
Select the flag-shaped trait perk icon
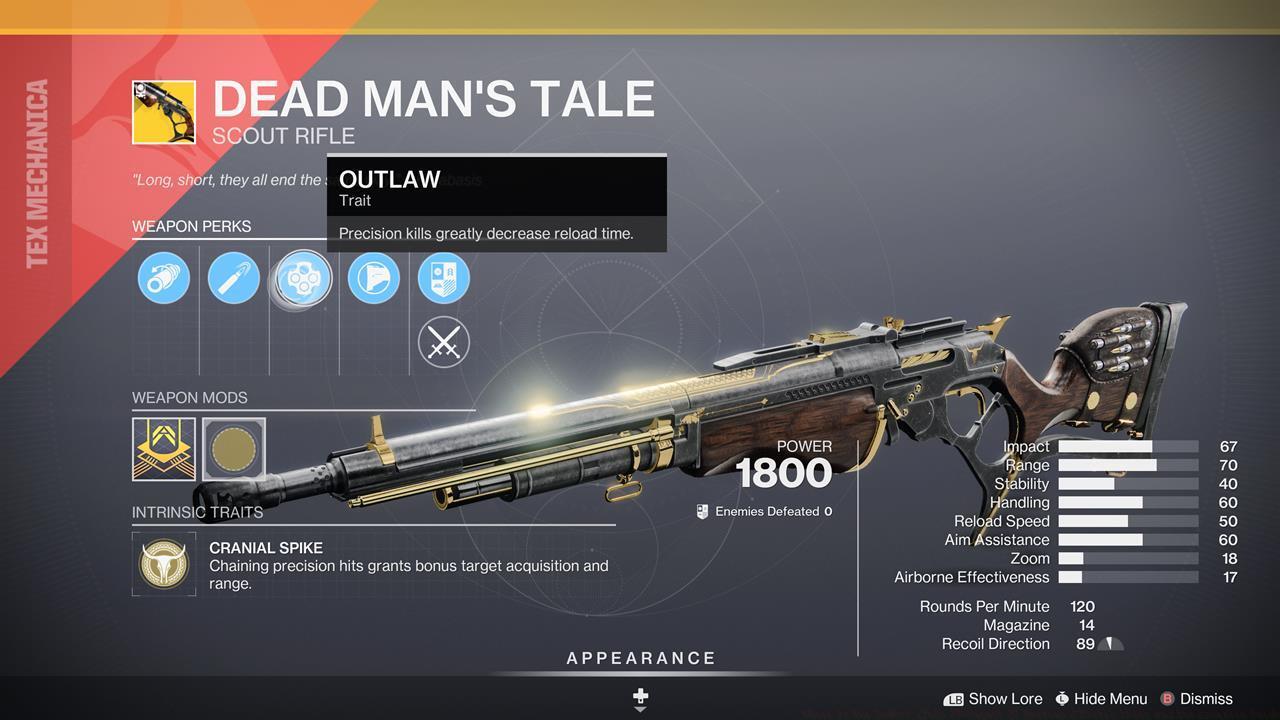[373, 278]
